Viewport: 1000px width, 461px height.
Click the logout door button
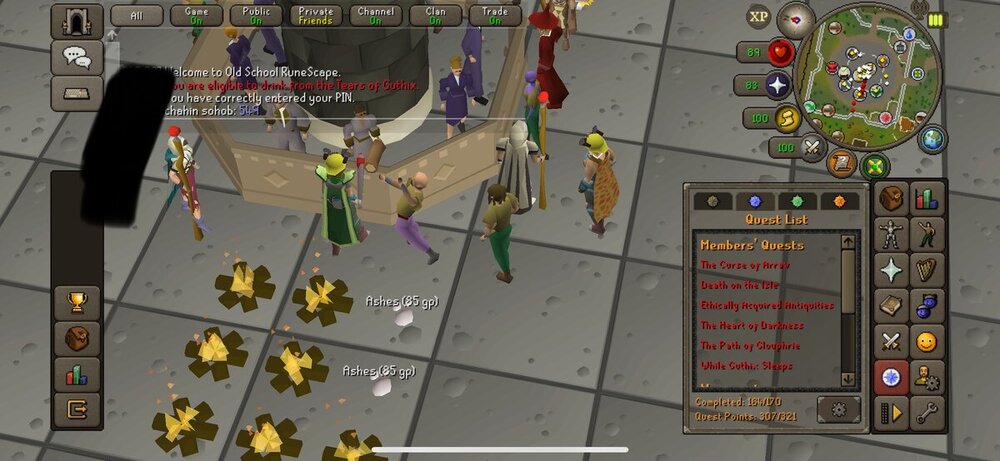pos(76,408)
